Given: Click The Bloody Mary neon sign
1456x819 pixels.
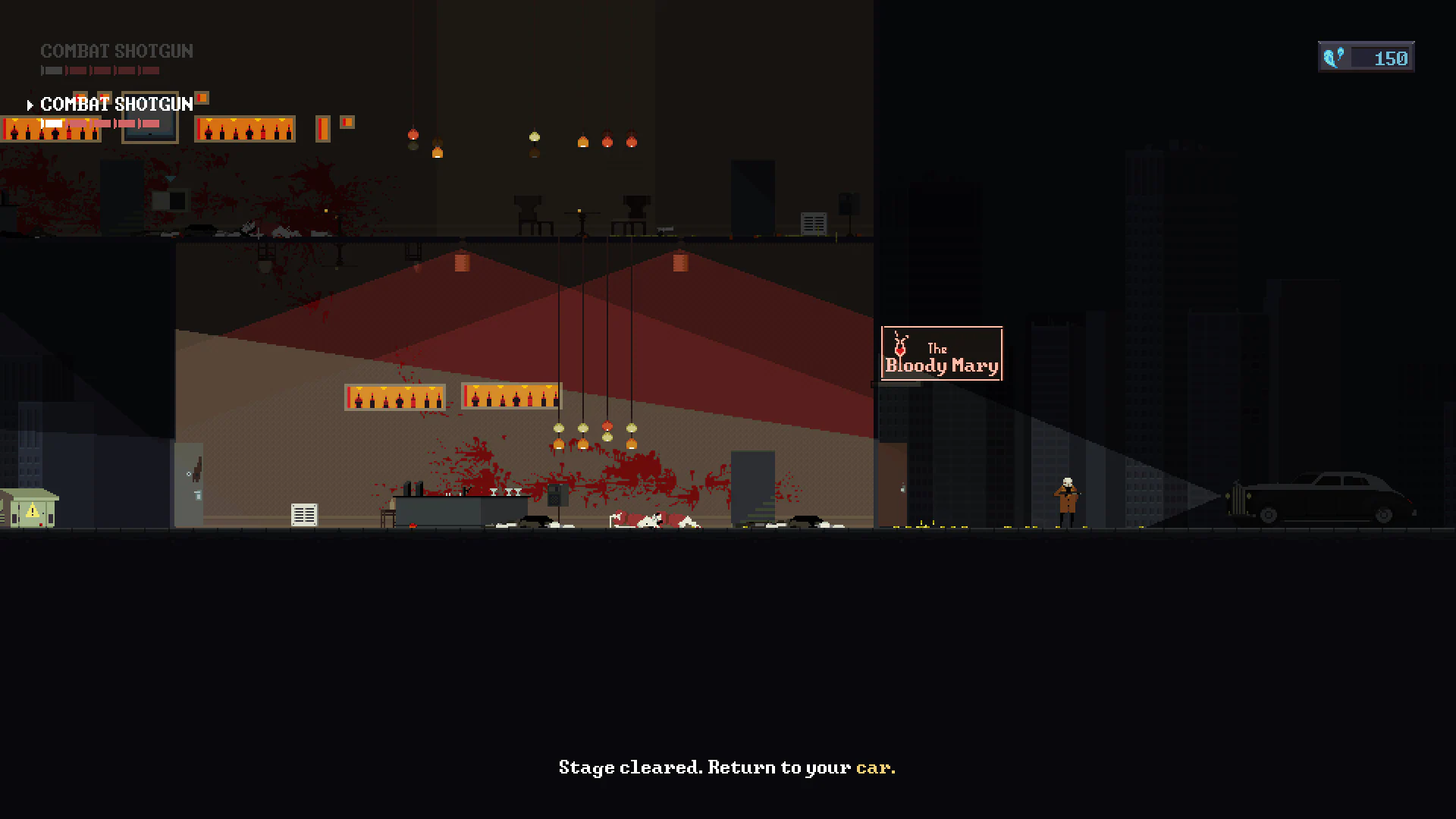Looking at the screenshot, I should pyautogui.click(x=941, y=353).
